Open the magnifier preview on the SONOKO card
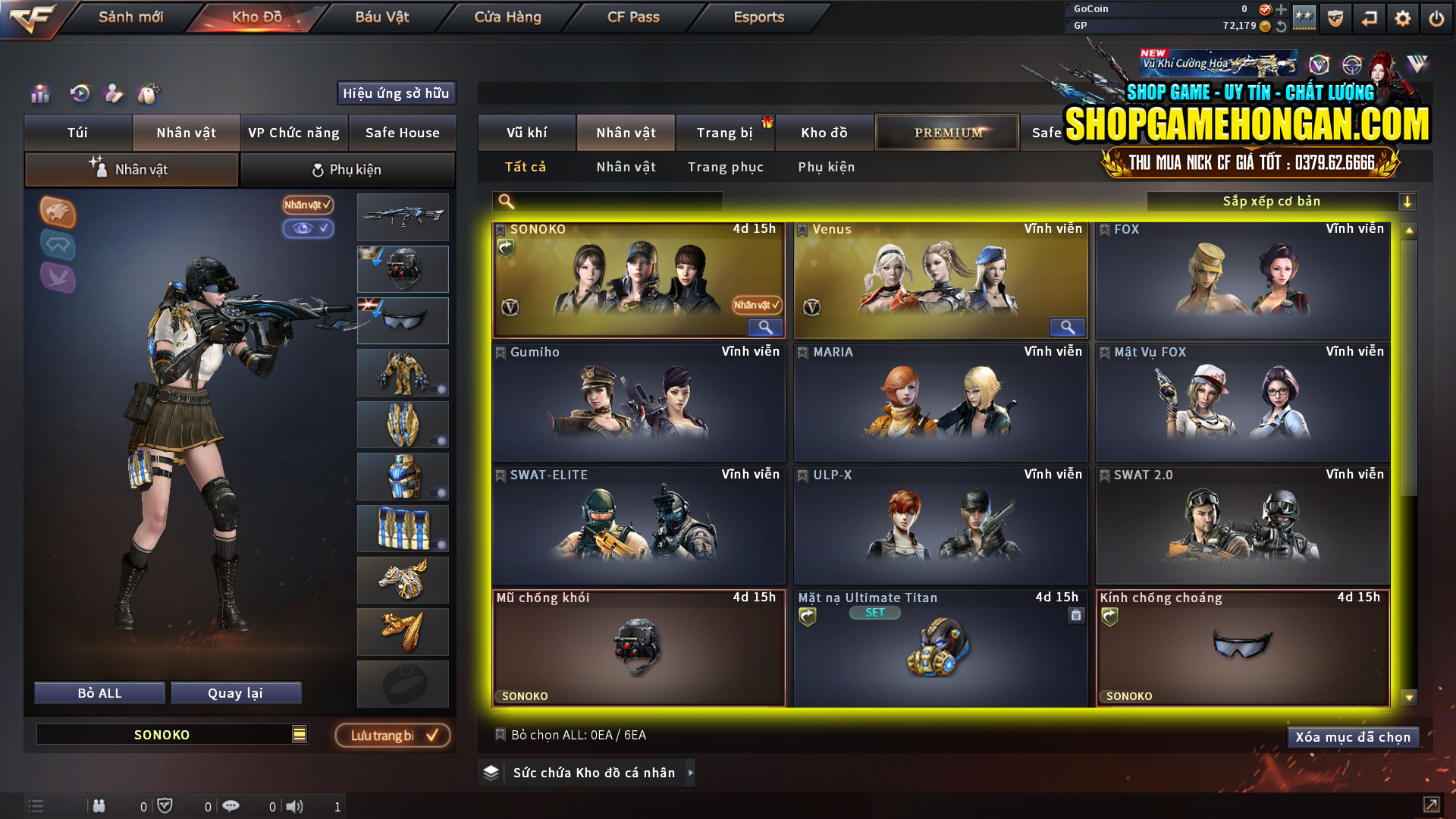Image resolution: width=1456 pixels, height=819 pixels. coord(764,327)
